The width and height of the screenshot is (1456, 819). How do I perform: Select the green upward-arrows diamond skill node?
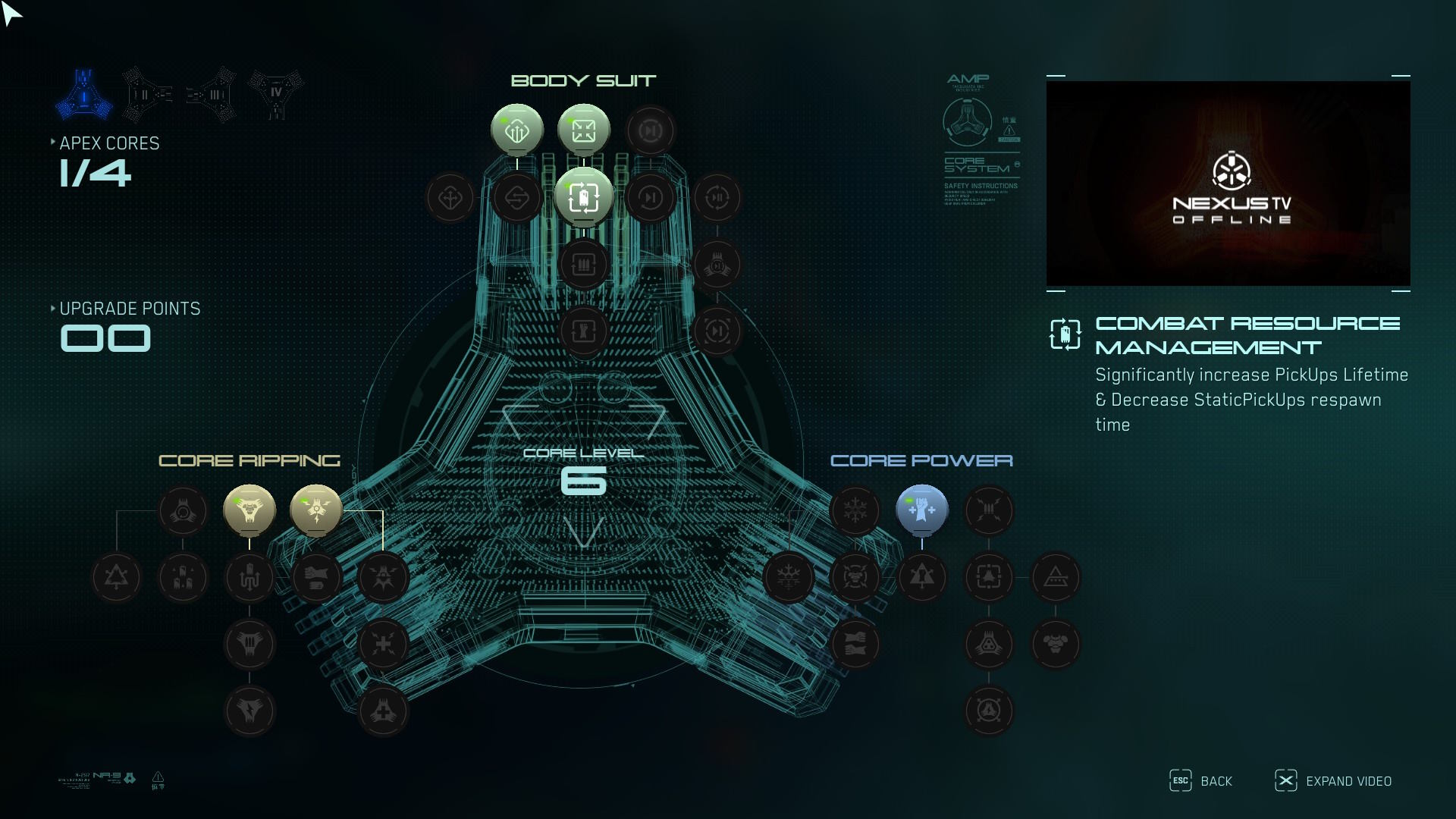coord(516,130)
